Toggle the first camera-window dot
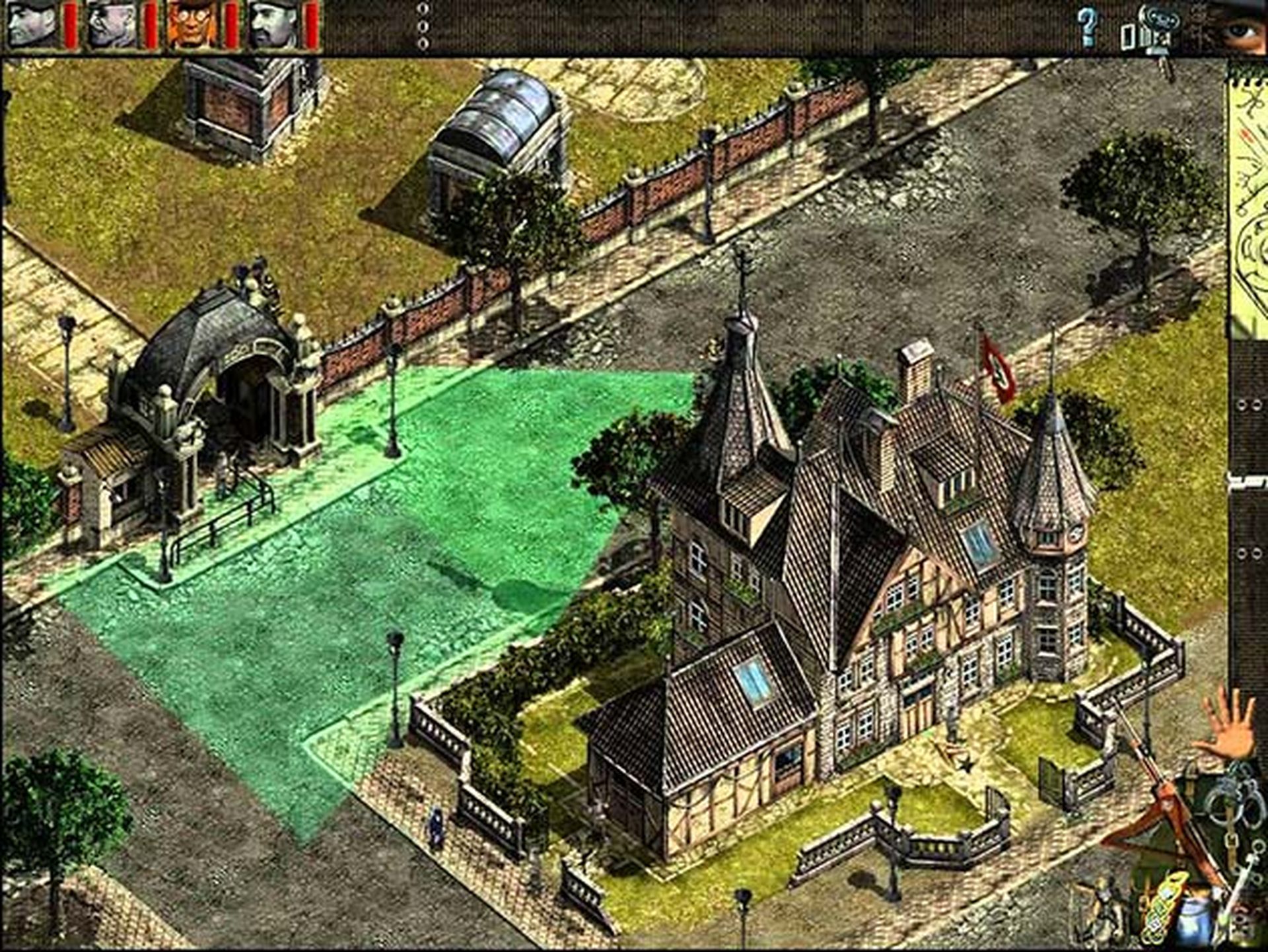1268x952 pixels. pos(421,9)
